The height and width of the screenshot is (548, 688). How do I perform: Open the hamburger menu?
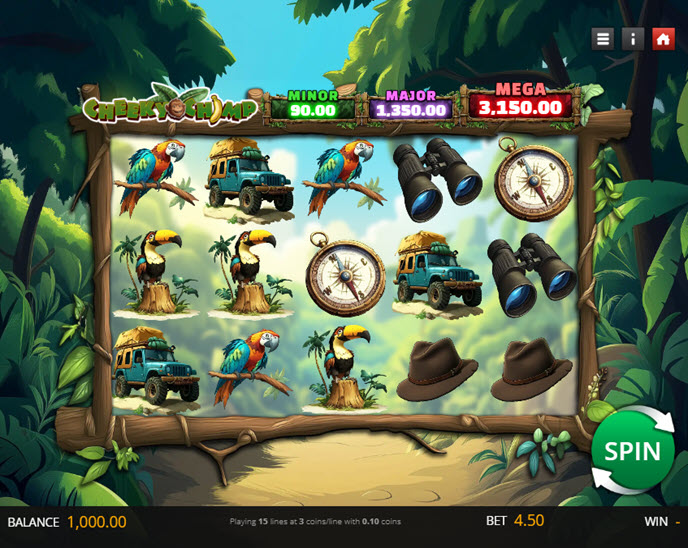tap(602, 39)
